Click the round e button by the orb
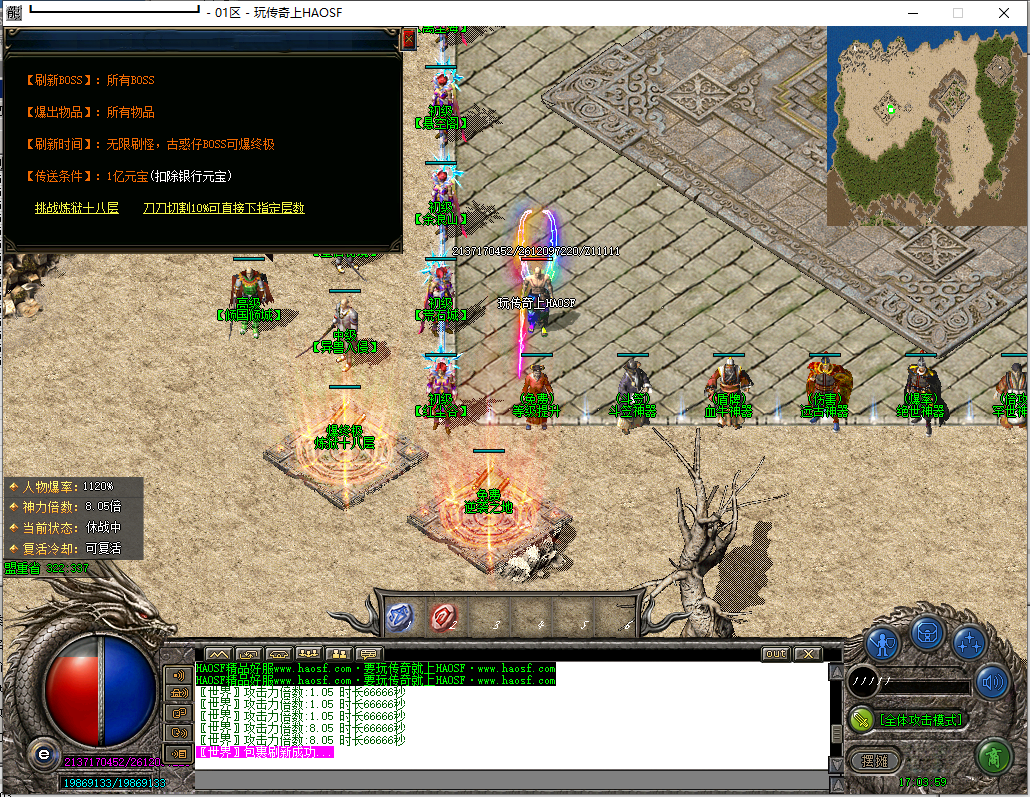This screenshot has height=797, width=1030. click(x=43, y=754)
